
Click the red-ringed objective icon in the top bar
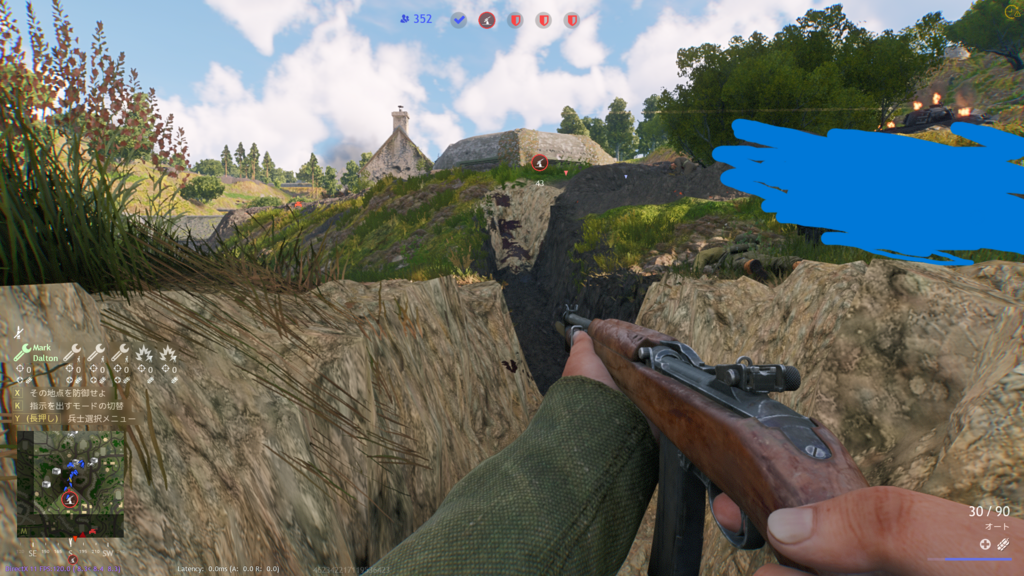(487, 19)
